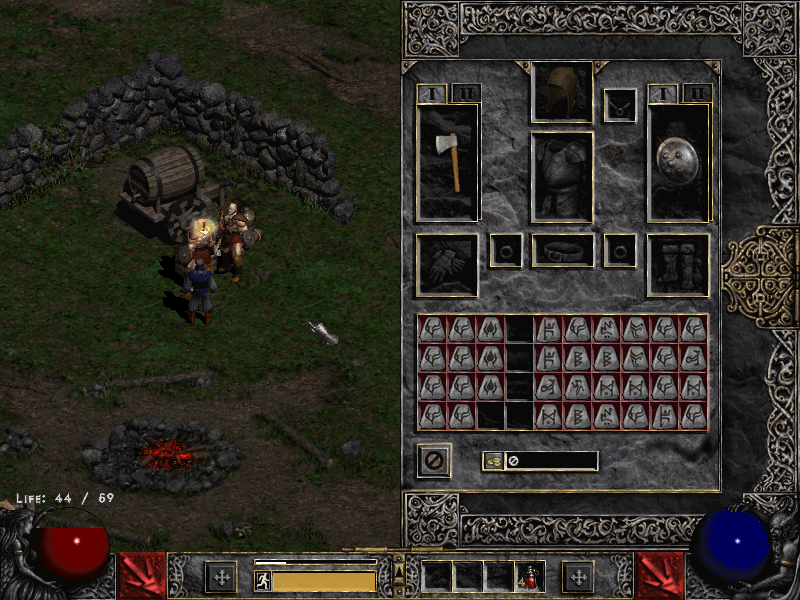Expand the mini panel arrow on the bottom bar
This screenshot has width=800, height=600.
399,572
